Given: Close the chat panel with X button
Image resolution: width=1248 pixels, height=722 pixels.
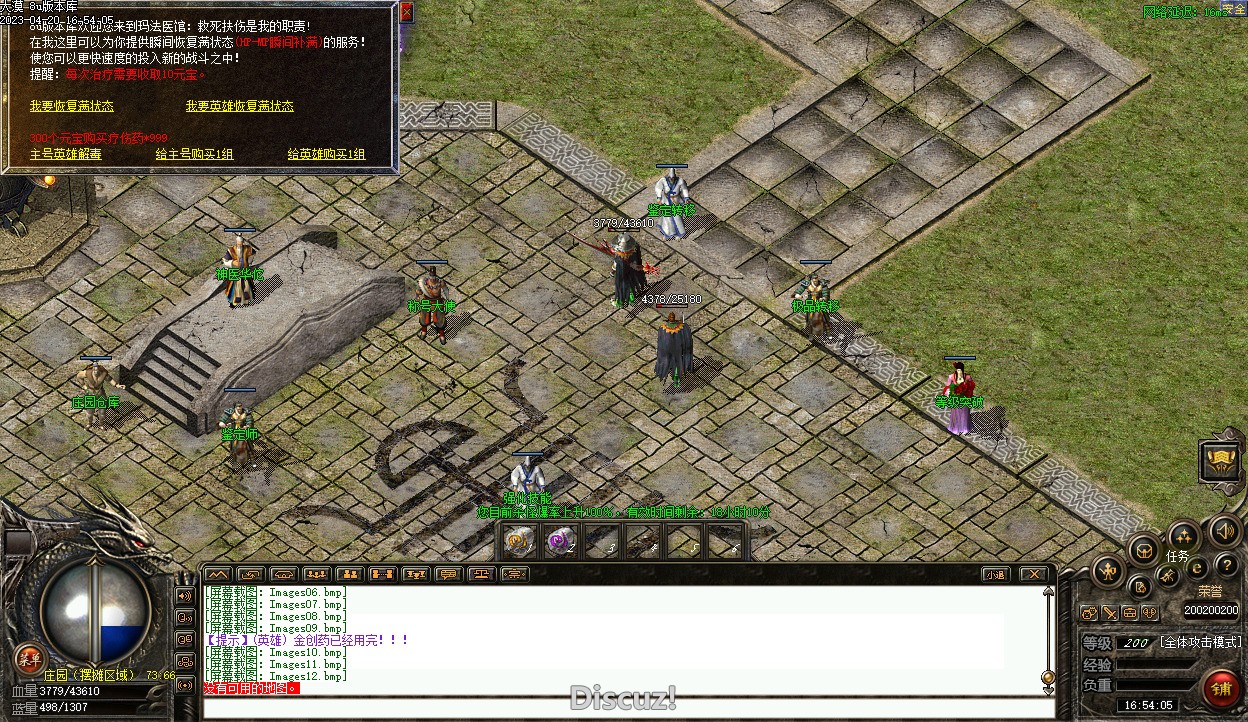Looking at the screenshot, I should (1033, 574).
